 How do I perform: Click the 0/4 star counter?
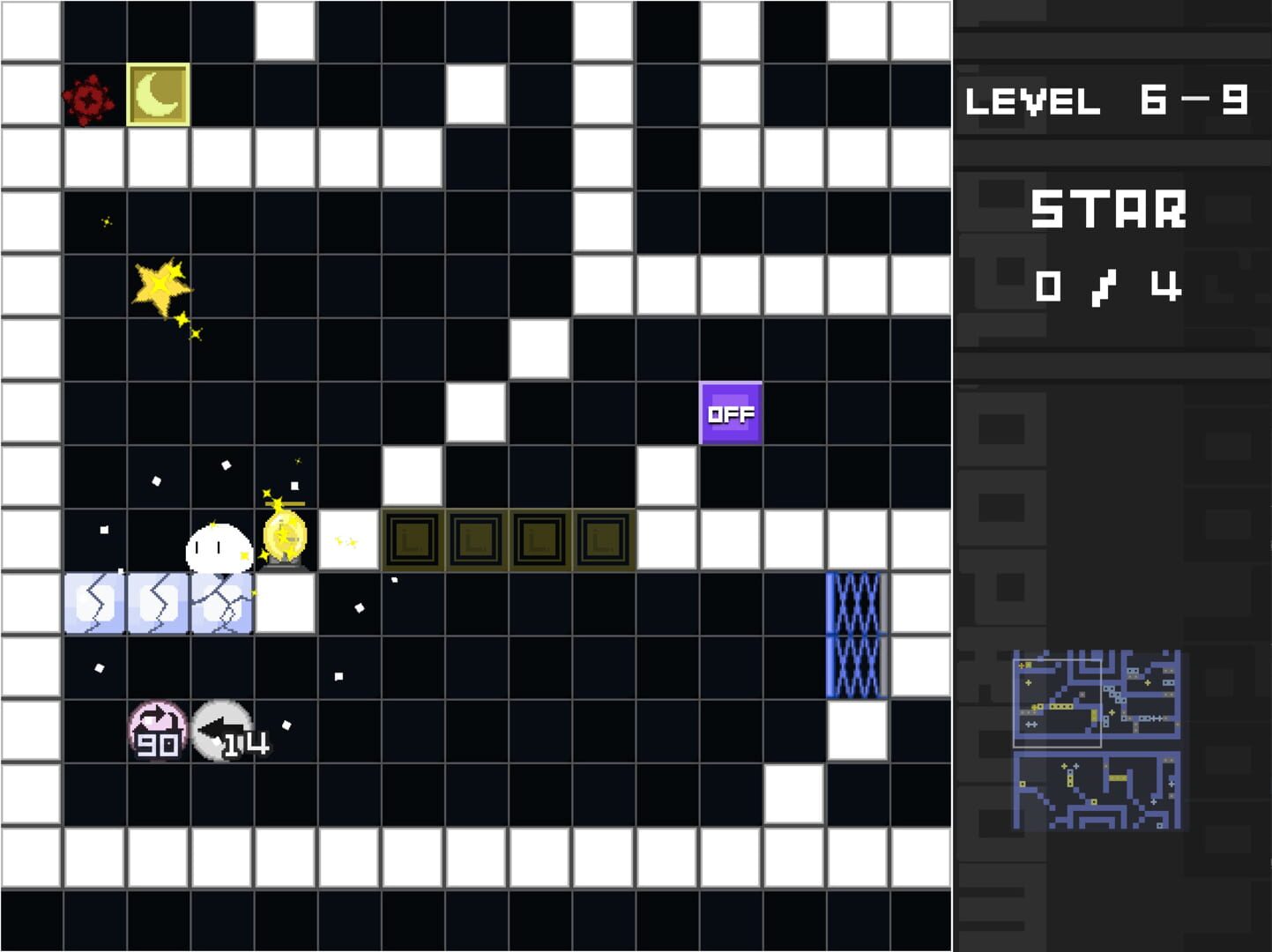(1110, 283)
